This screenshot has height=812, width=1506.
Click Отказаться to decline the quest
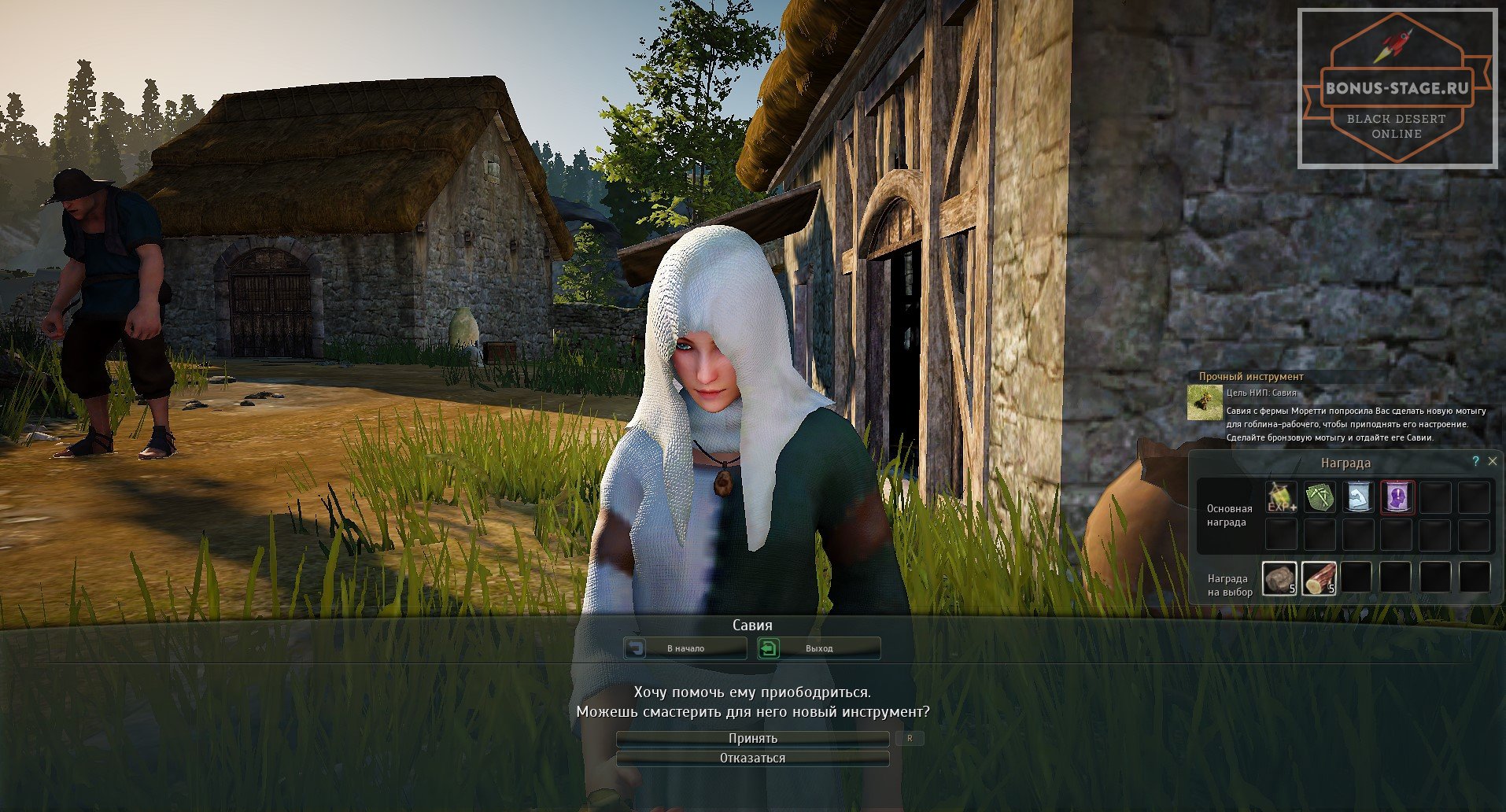point(753,758)
